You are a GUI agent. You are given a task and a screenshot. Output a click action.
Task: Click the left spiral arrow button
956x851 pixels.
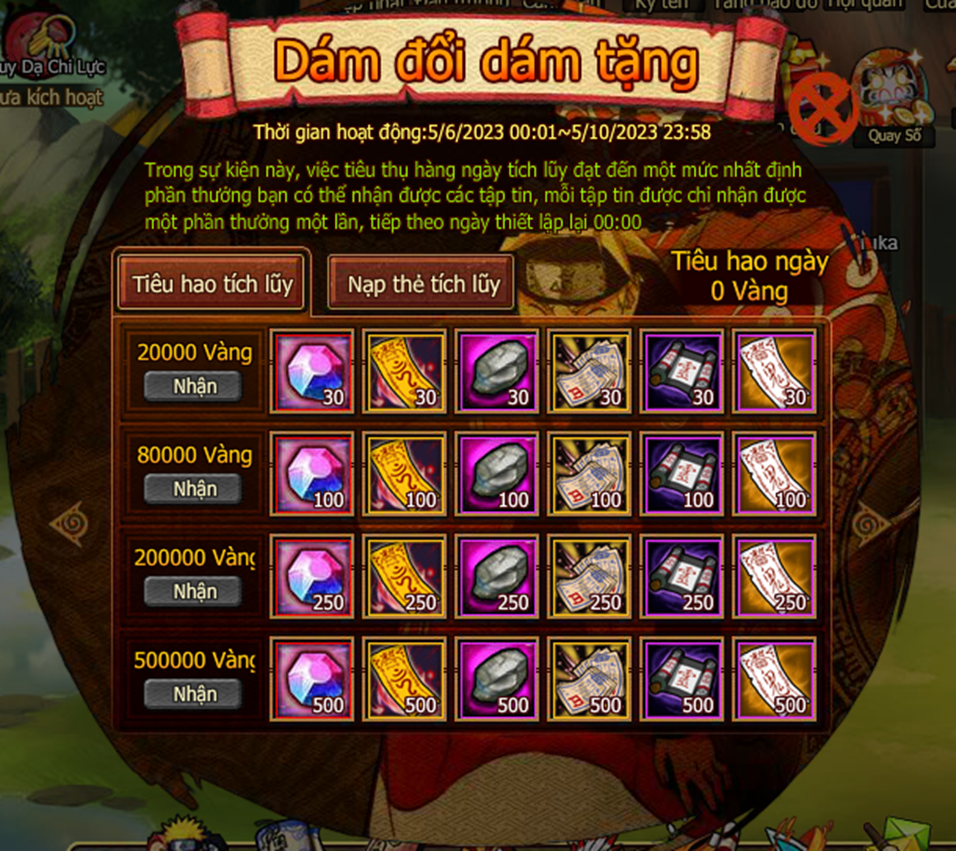68,522
